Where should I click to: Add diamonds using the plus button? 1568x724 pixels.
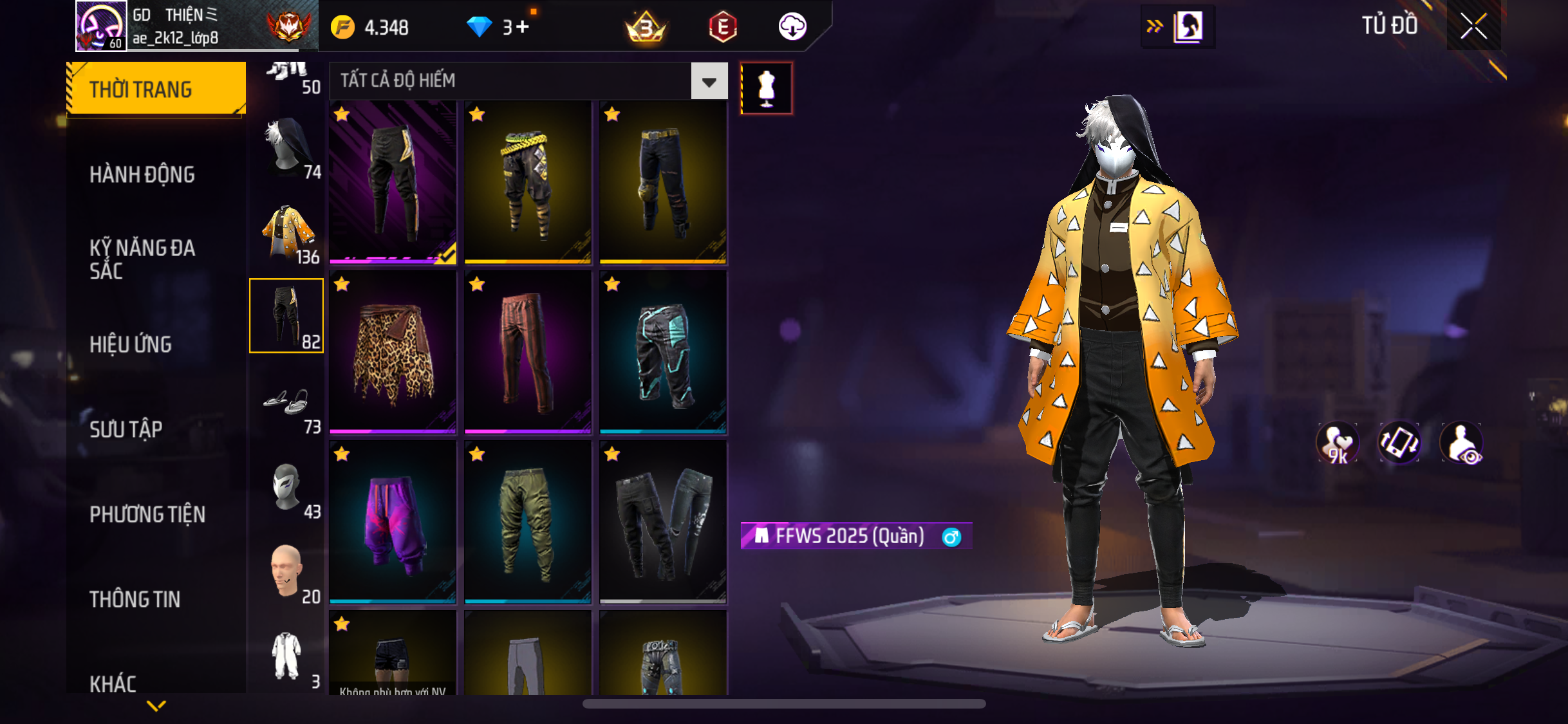522,27
